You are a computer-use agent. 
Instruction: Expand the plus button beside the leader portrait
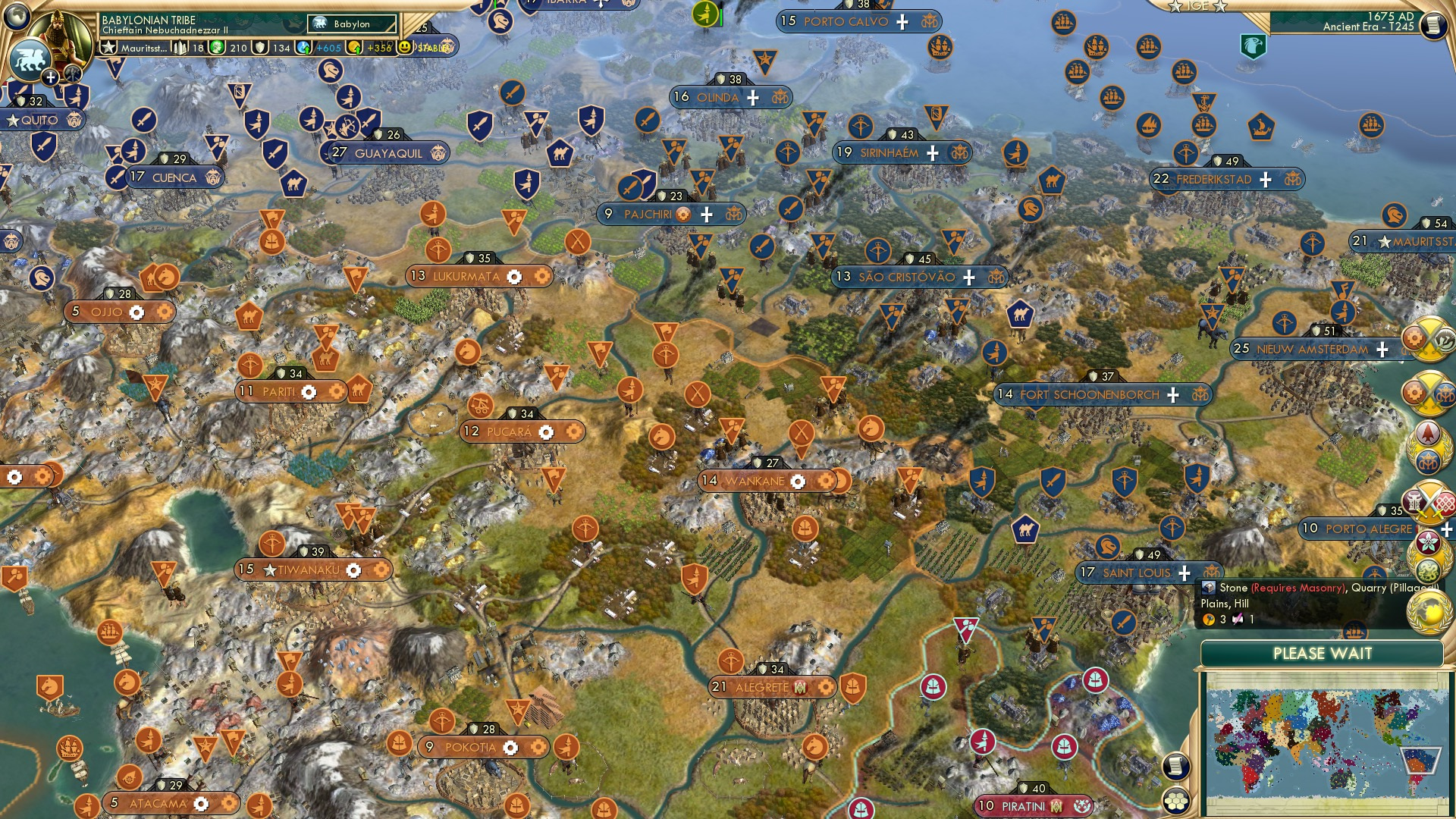50,77
